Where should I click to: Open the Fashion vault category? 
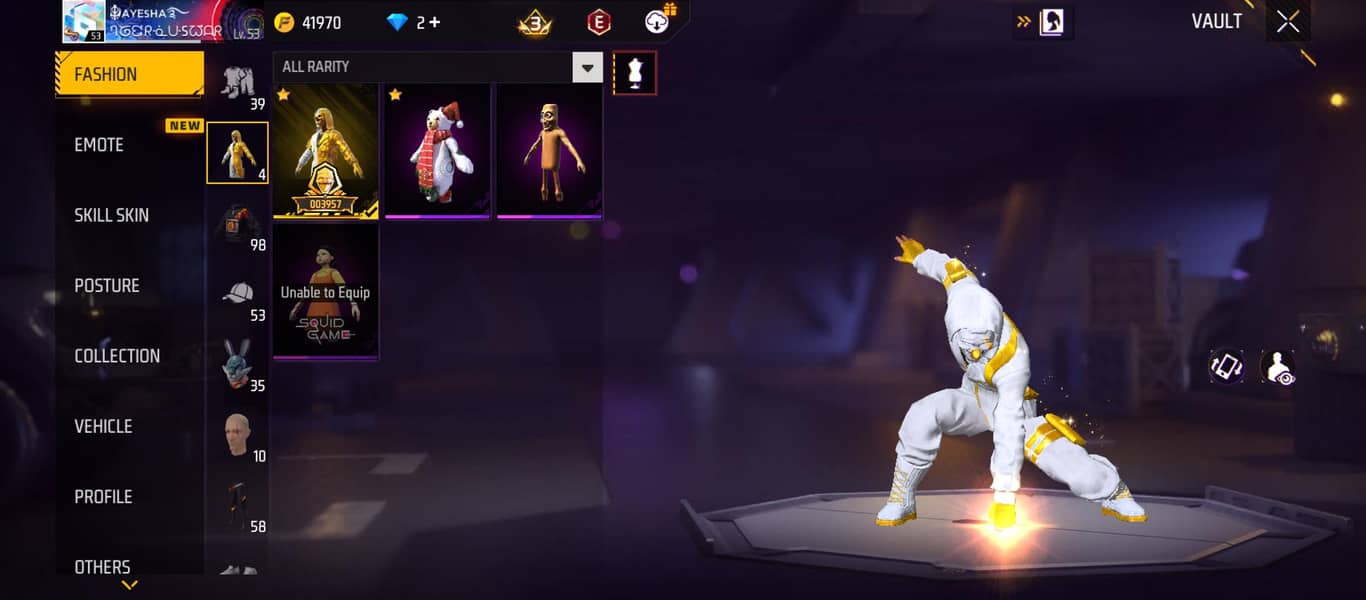pos(129,74)
